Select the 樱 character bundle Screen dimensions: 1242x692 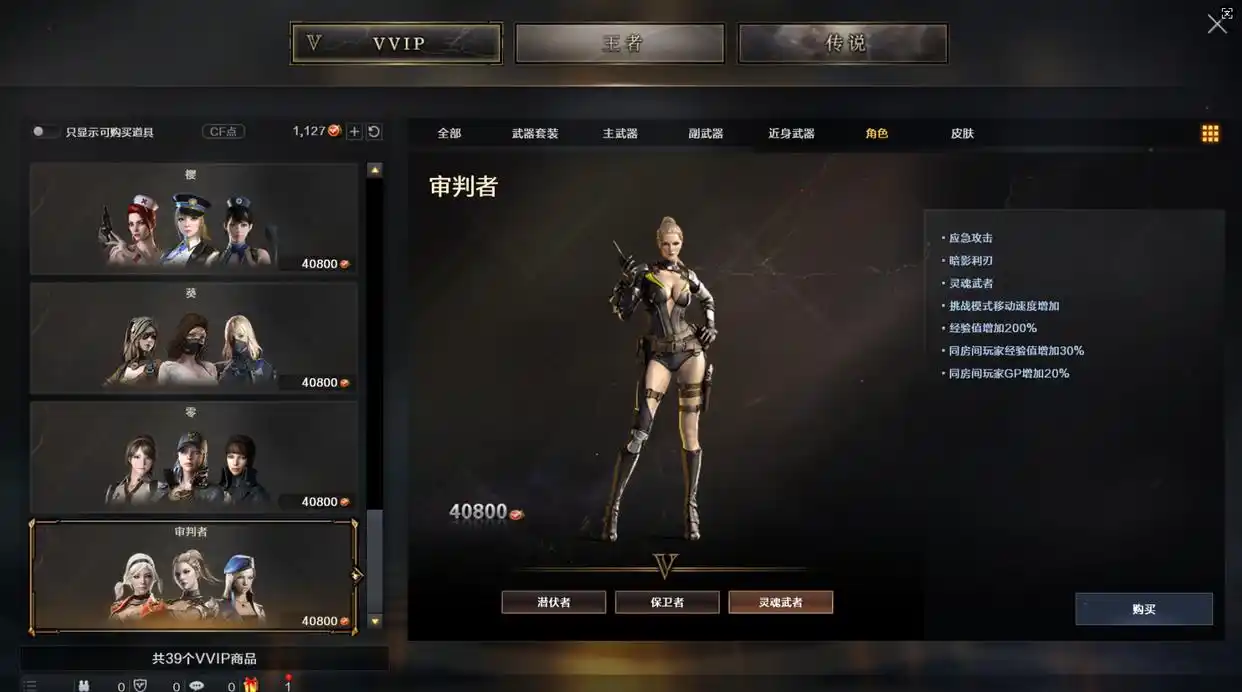[x=193, y=219]
